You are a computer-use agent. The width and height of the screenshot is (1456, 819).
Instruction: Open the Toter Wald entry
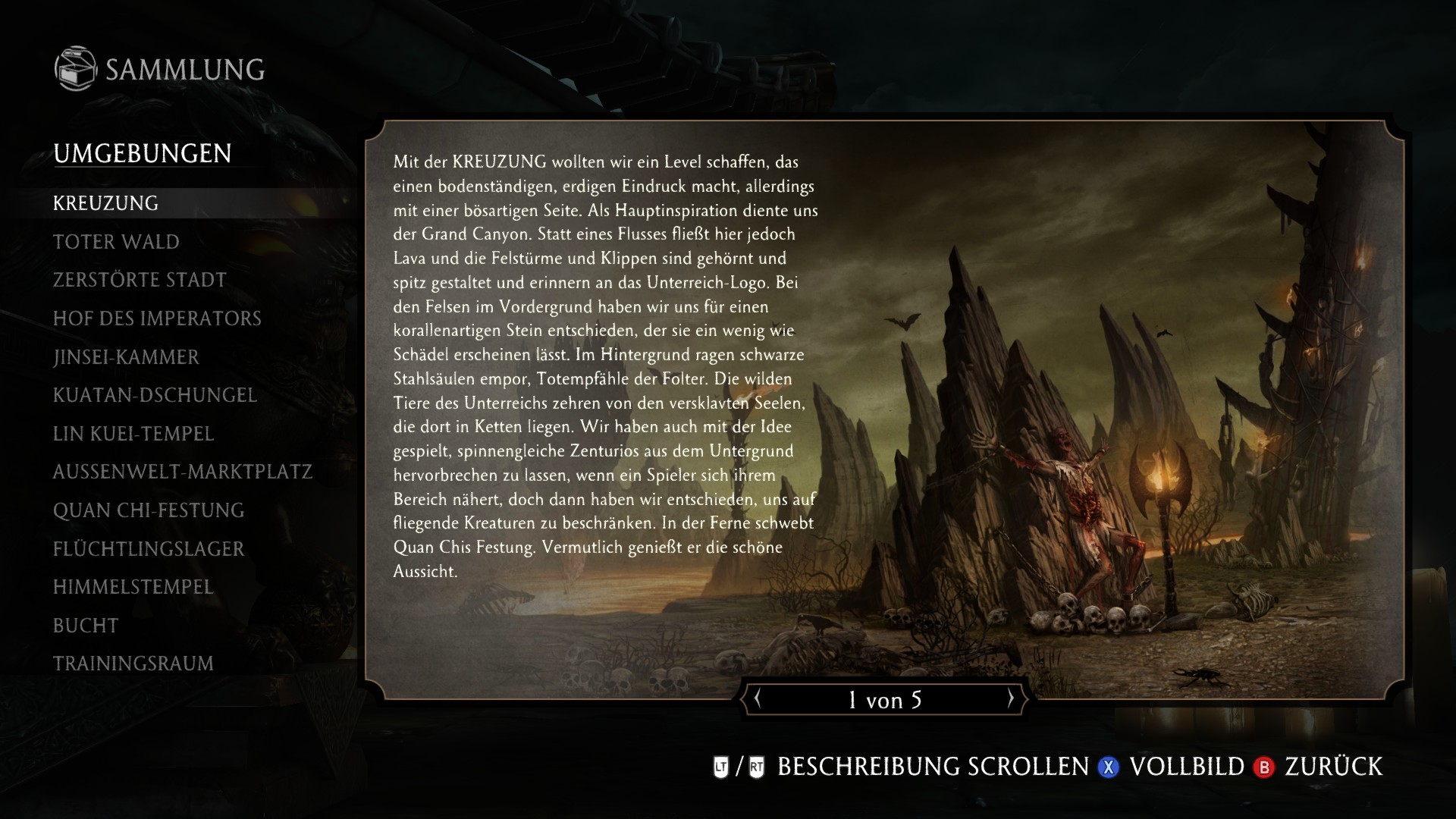[115, 242]
